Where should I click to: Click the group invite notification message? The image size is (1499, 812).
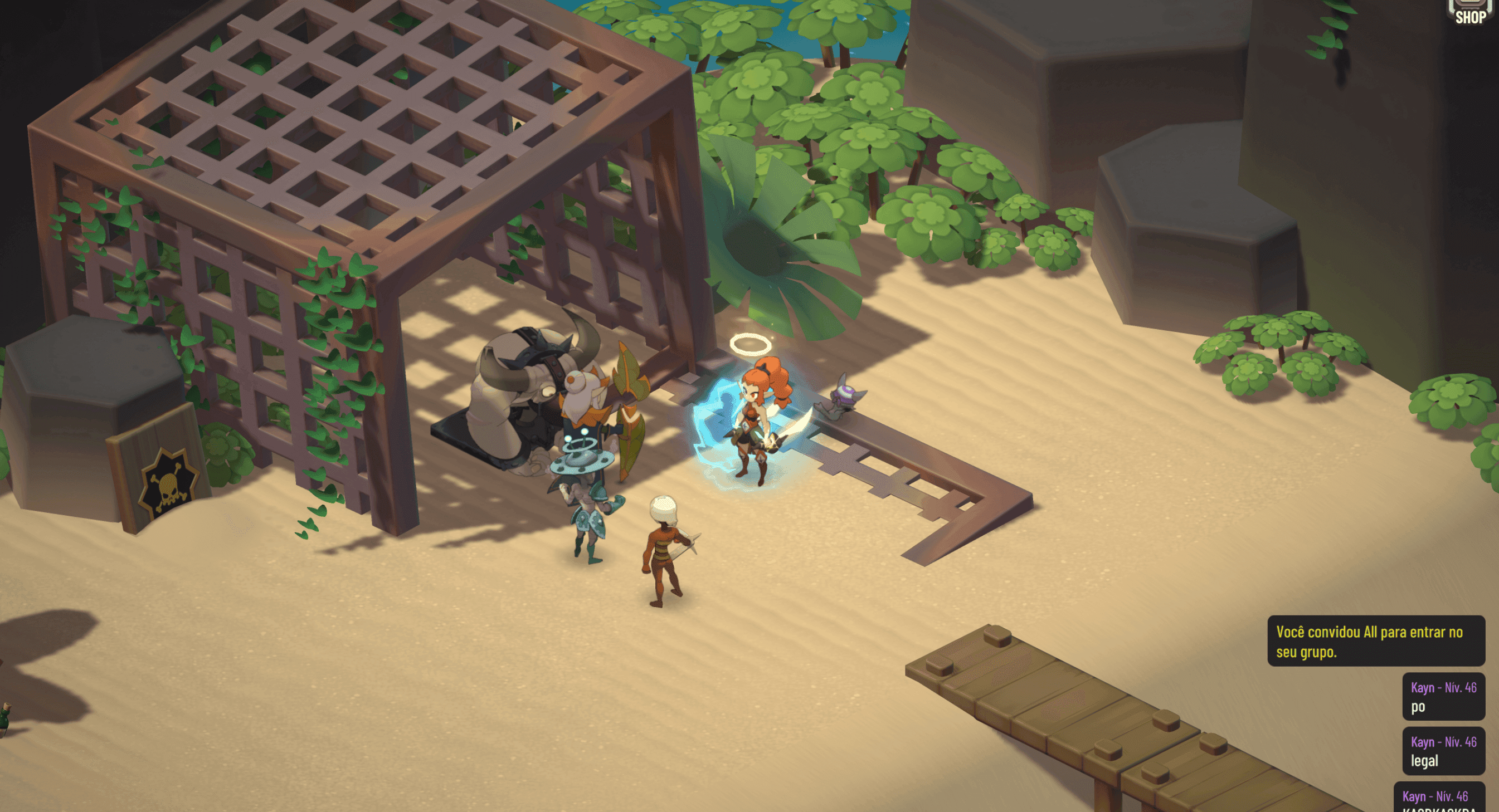[1376, 641]
